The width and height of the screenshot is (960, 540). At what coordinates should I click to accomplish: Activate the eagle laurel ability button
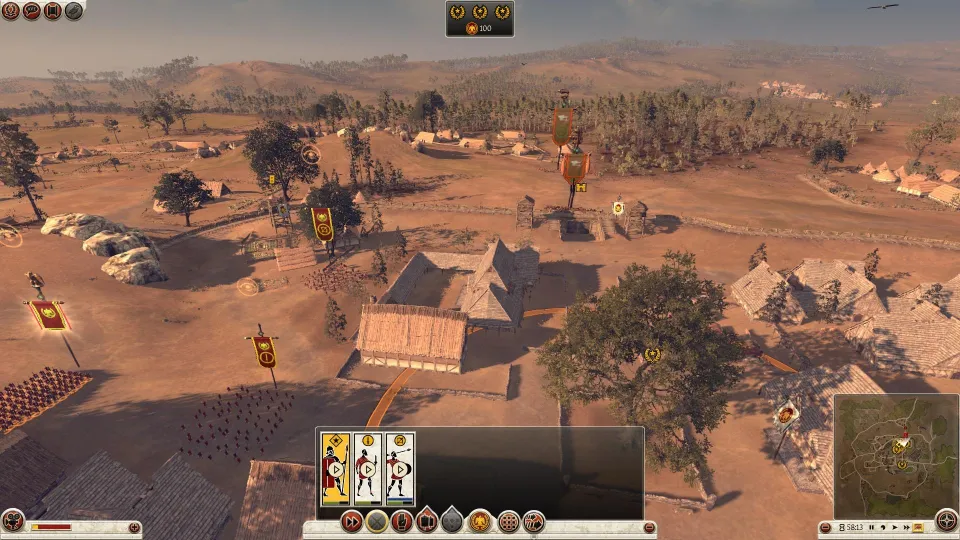[480, 521]
